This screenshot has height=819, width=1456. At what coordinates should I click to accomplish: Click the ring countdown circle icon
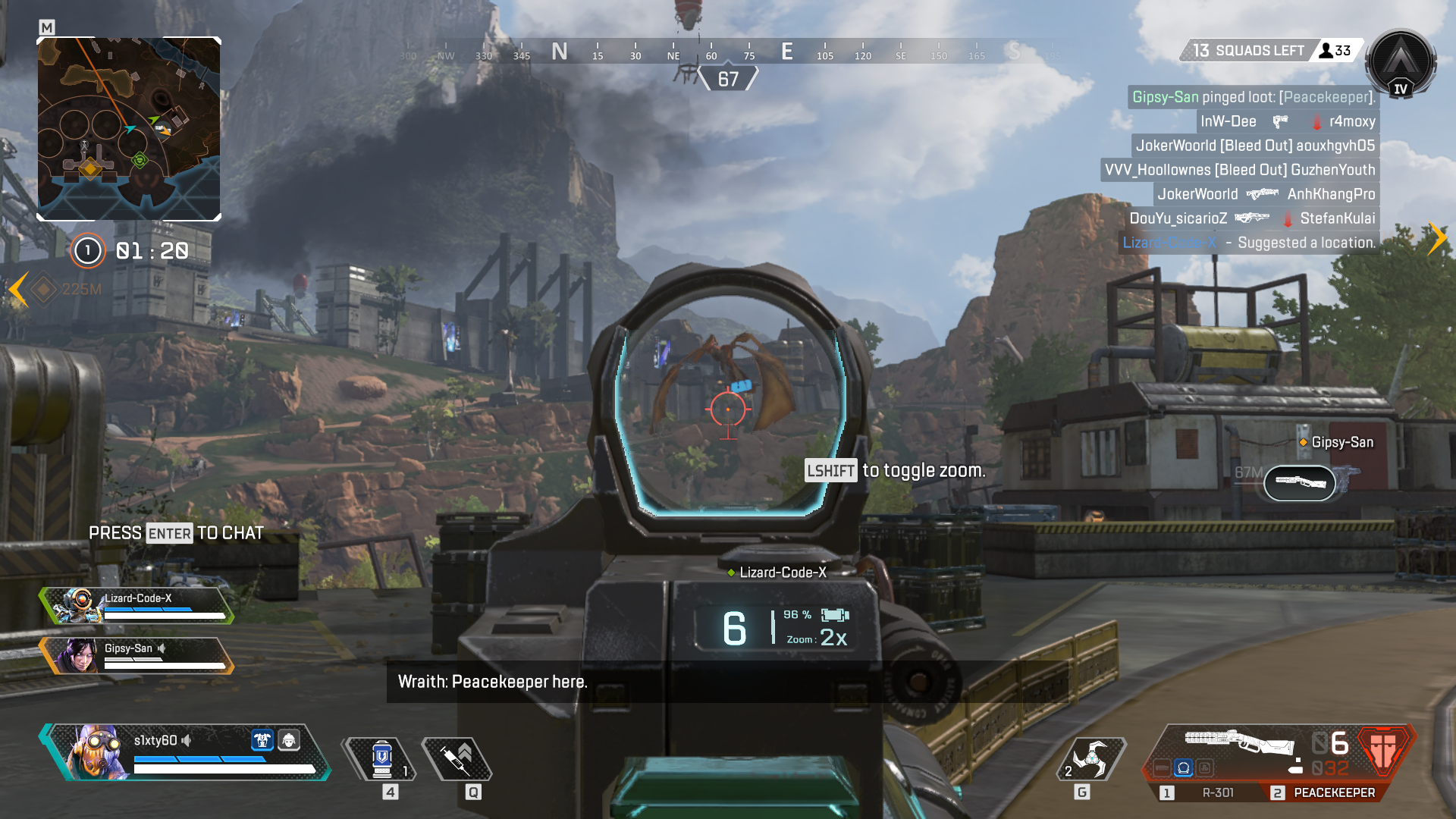pyautogui.click(x=88, y=251)
